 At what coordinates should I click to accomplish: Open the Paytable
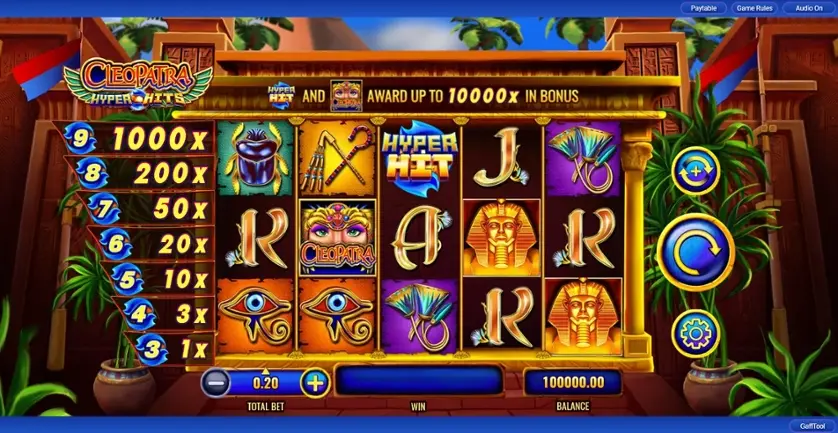click(x=704, y=8)
